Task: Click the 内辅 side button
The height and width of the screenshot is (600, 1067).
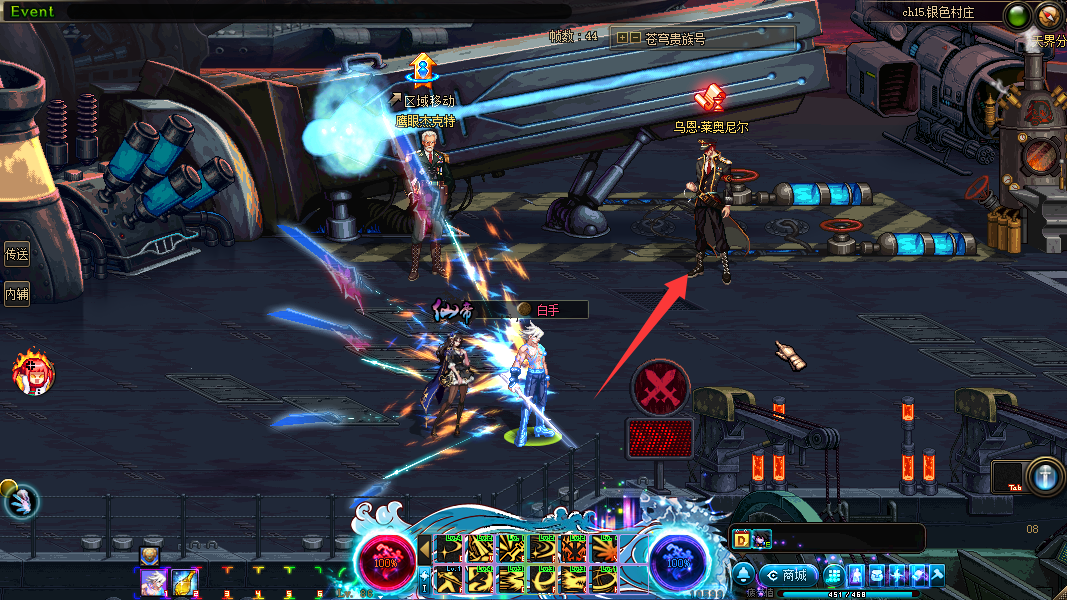Action: point(16,294)
